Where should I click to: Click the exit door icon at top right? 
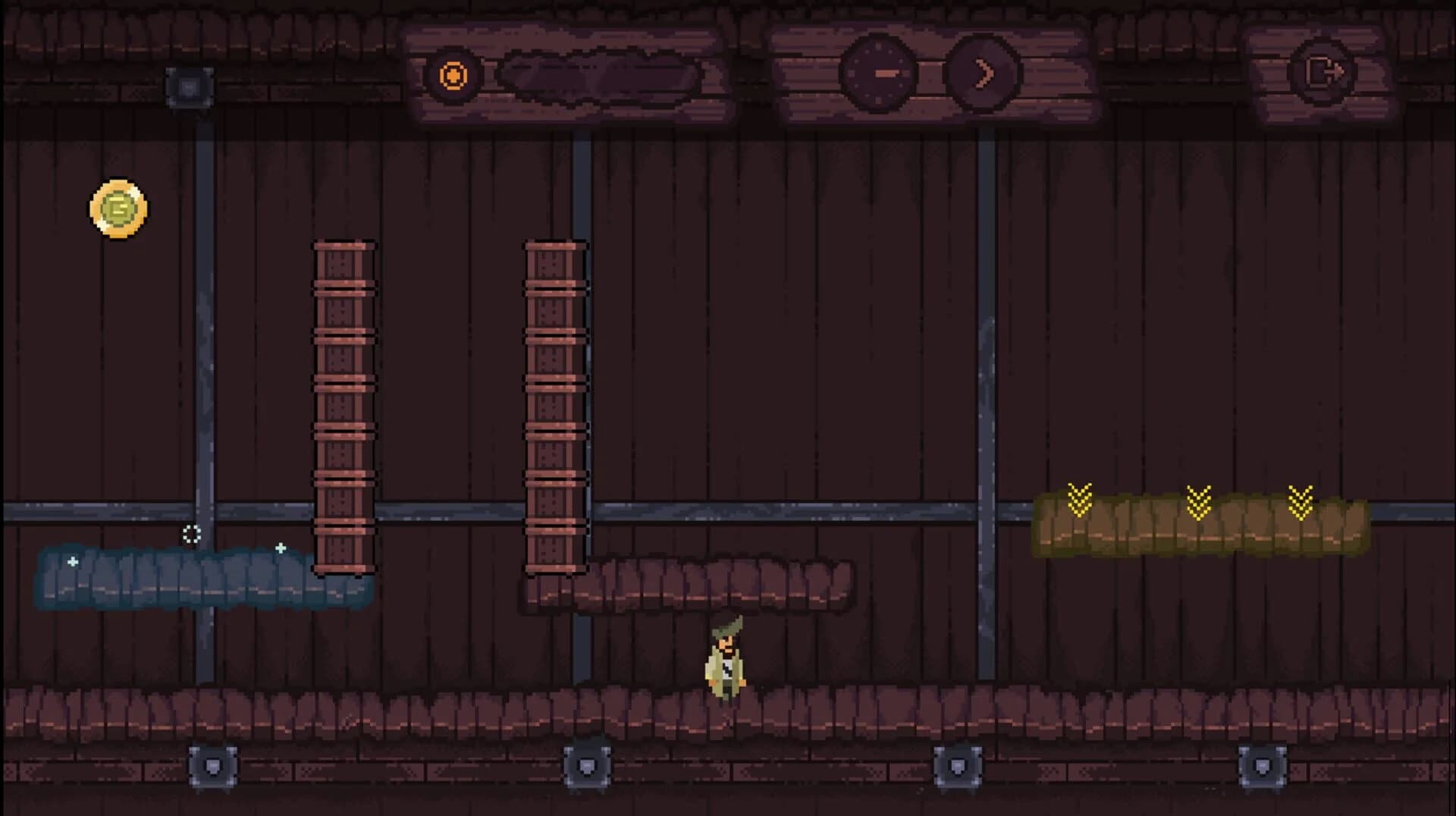[x=1323, y=72]
